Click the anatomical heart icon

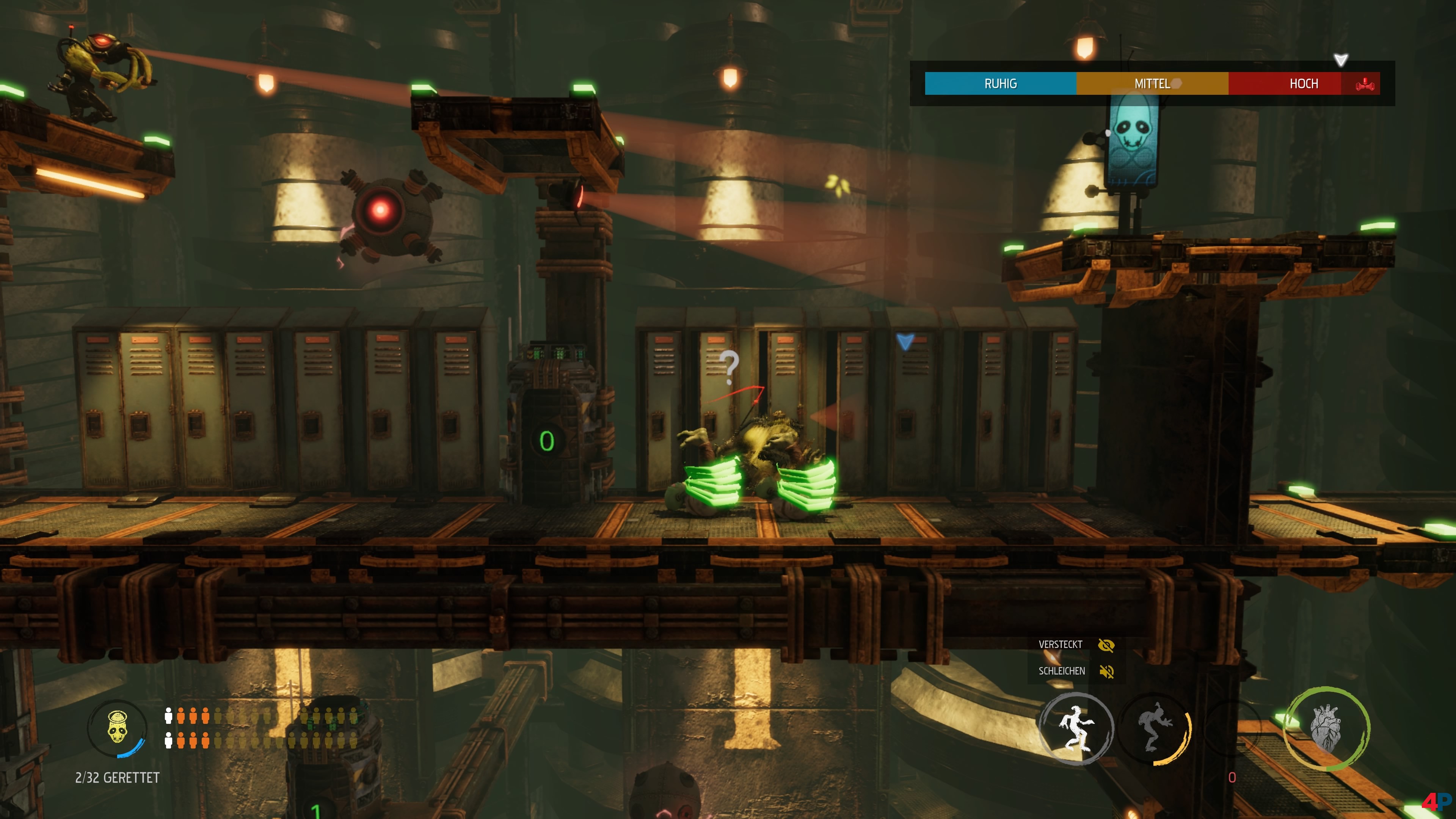(x=1326, y=728)
